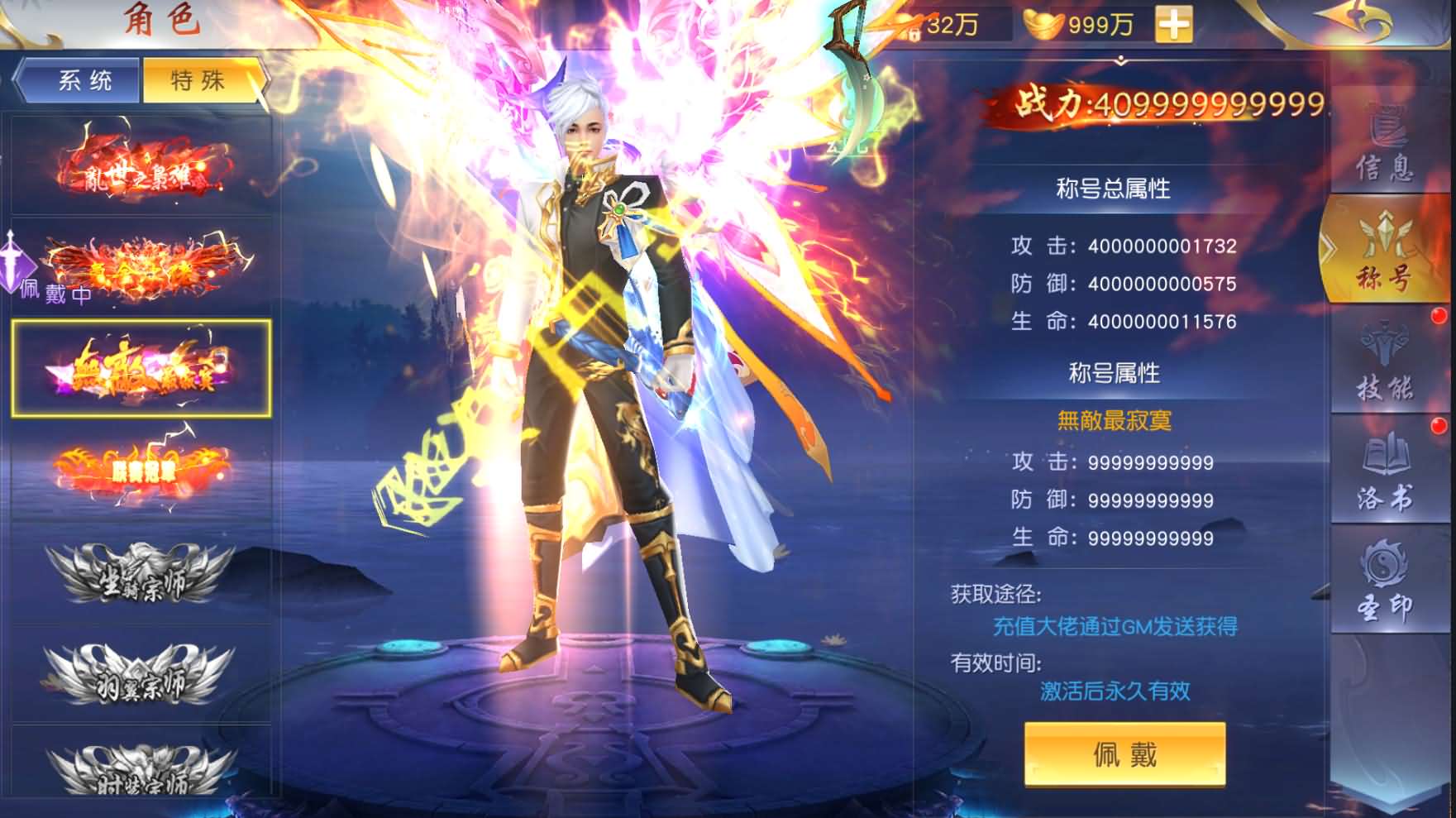
Task: Open the 称号 titles tab
Action: tap(1384, 252)
